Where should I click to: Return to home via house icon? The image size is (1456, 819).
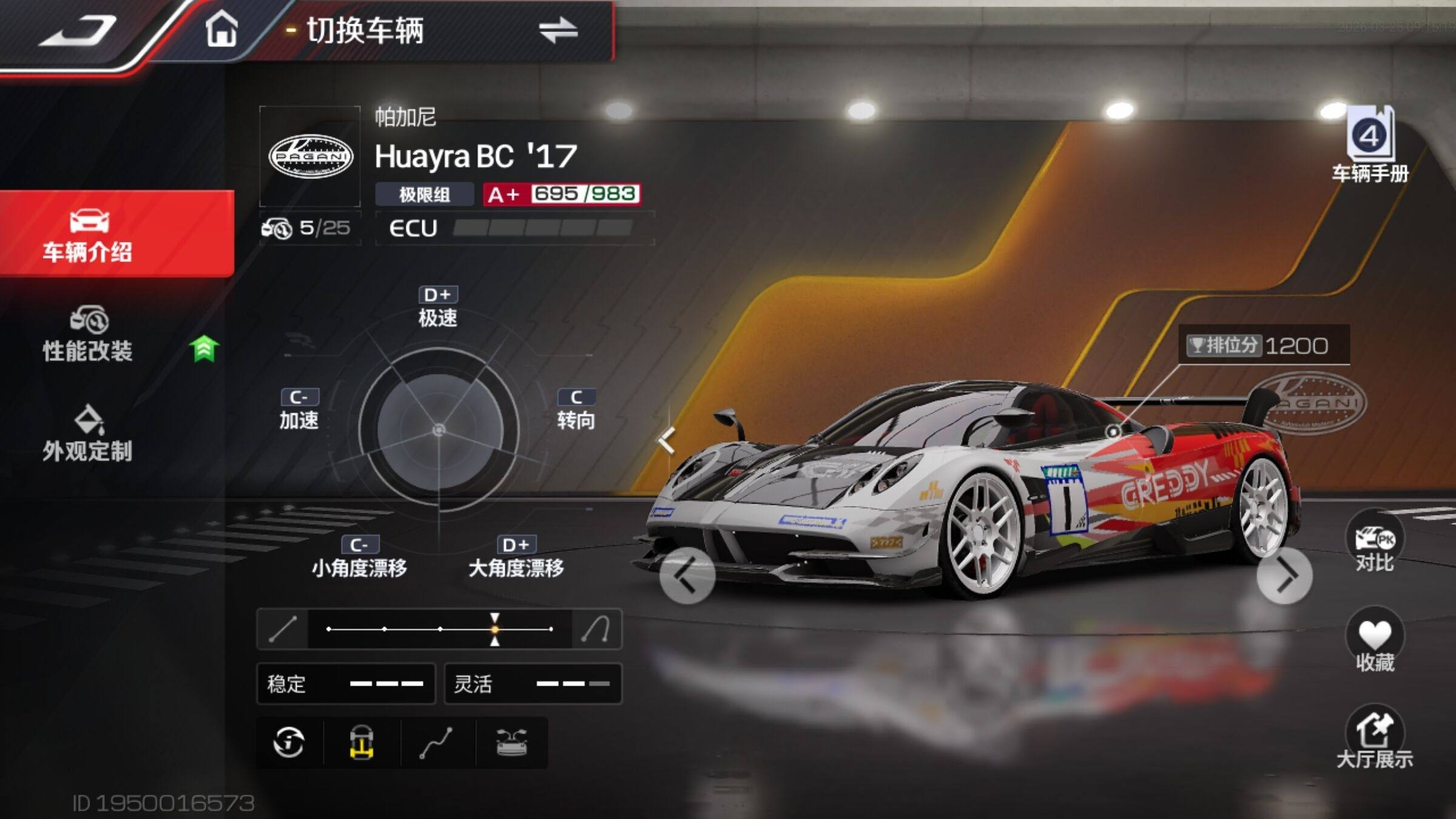click(x=221, y=30)
